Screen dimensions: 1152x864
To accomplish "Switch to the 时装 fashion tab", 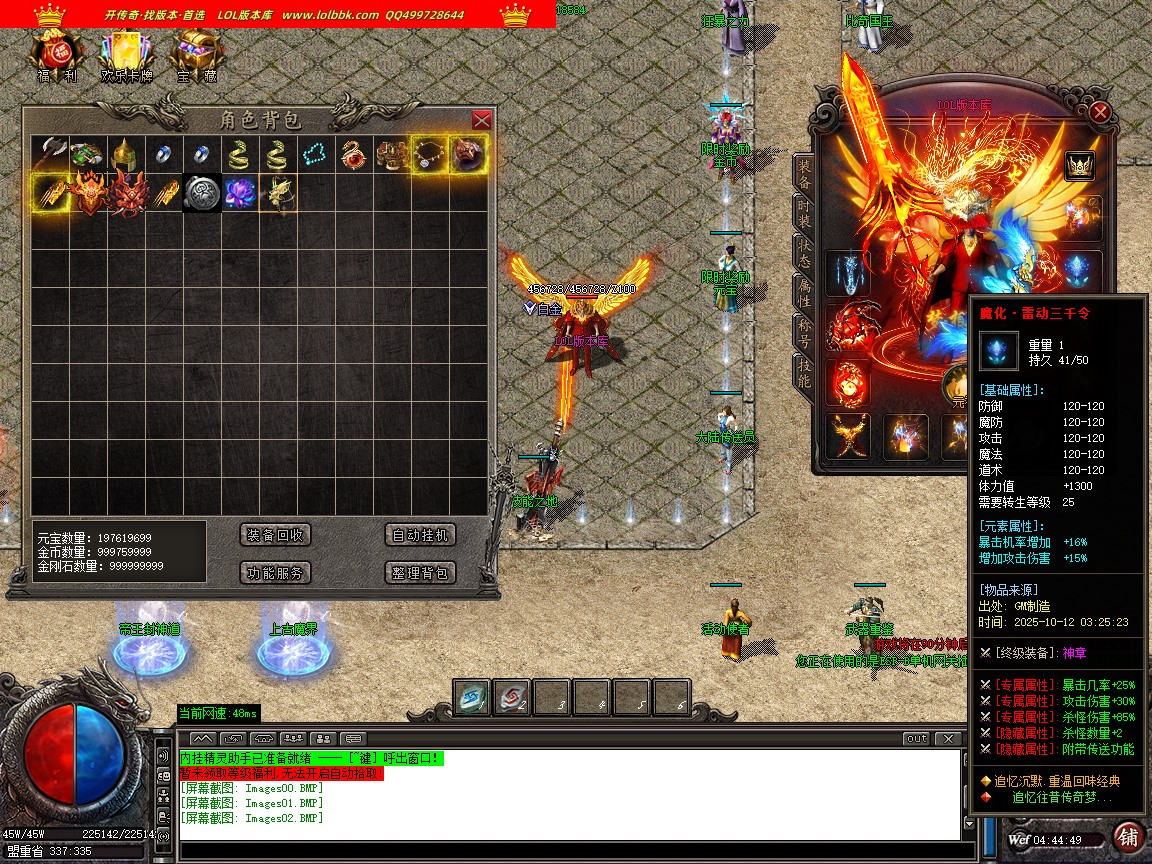I will coord(804,212).
